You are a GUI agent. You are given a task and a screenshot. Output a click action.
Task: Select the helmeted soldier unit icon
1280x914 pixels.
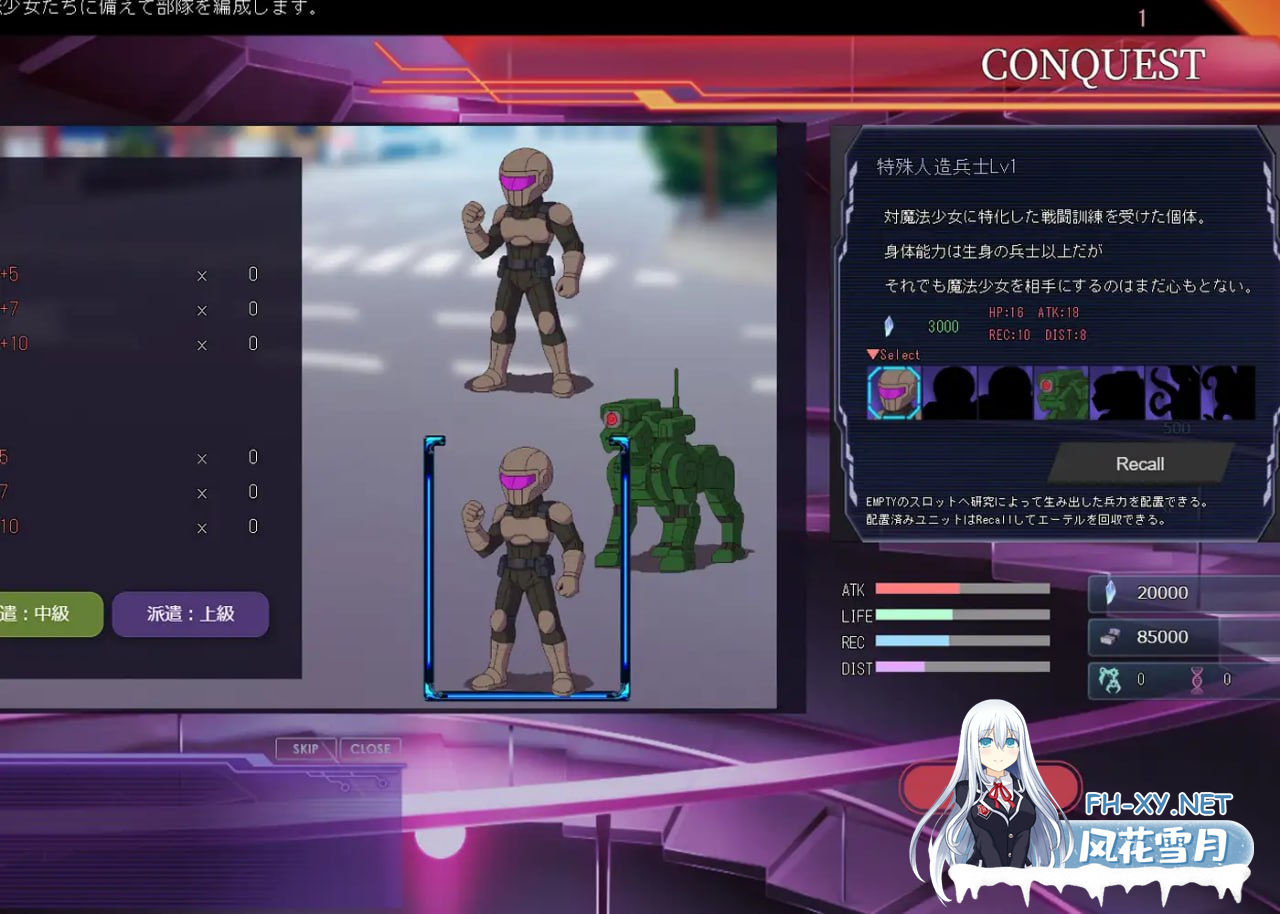[x=893, y=393]
